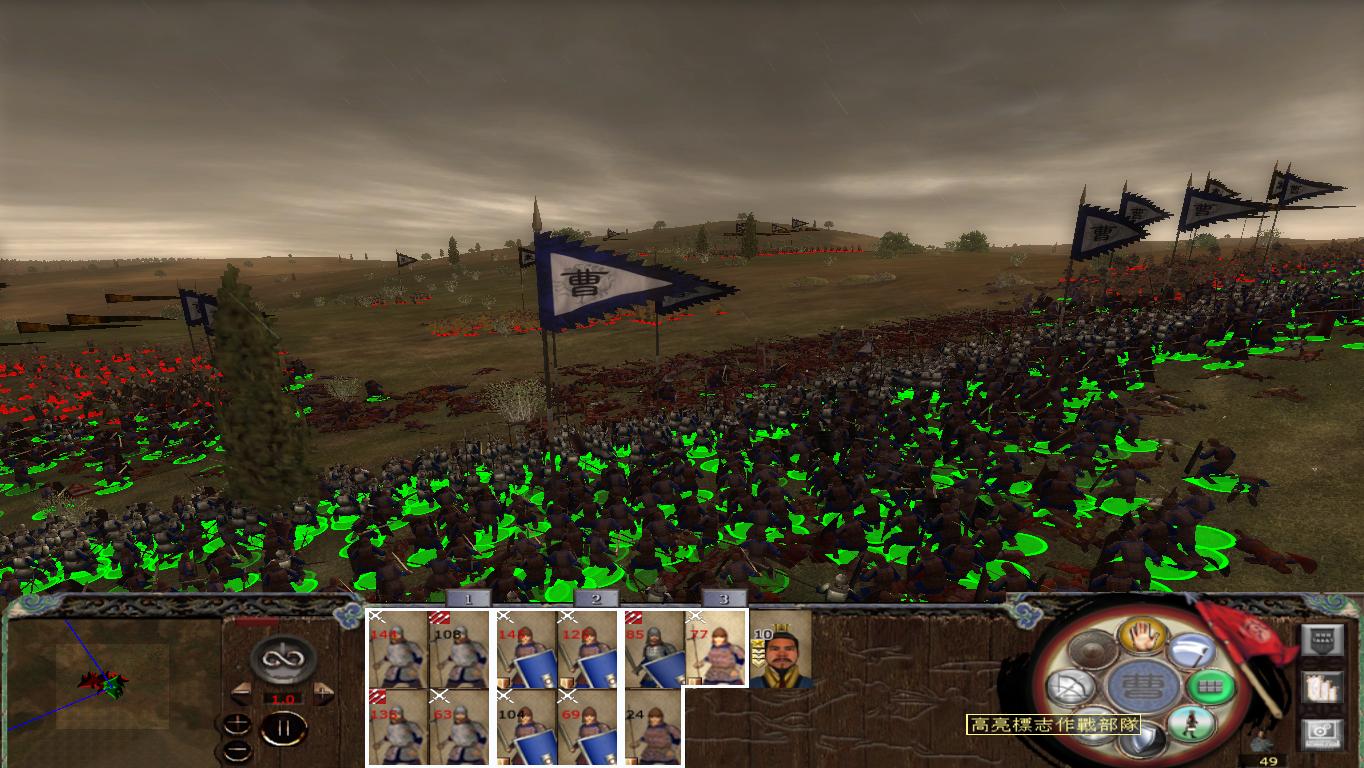Toggle fire-at-will crossed-arrows icon
The height and width of the screenshot is (768, 1364).
coord(1067,688)
